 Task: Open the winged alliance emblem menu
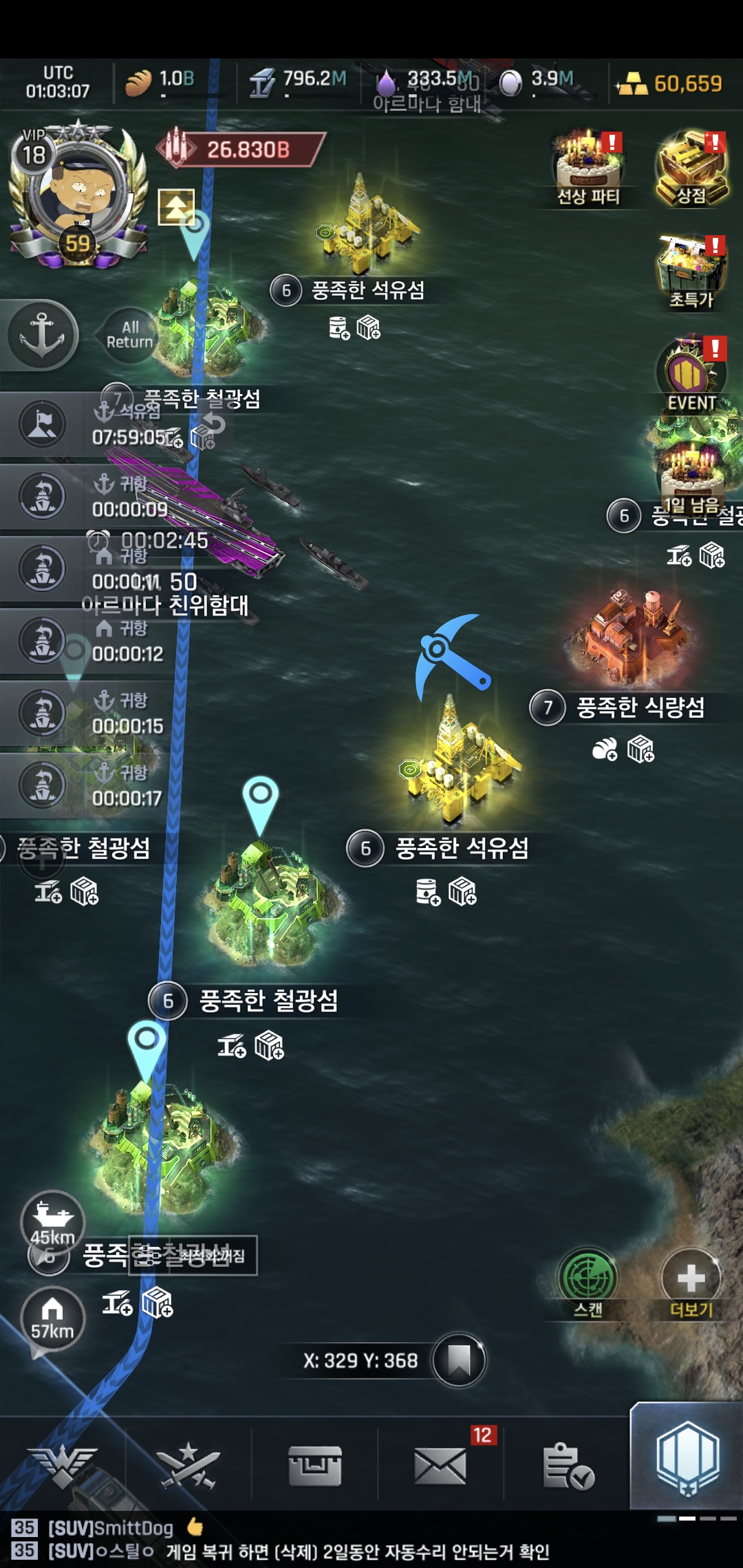pyautogui.click(x=62, y=1465)
